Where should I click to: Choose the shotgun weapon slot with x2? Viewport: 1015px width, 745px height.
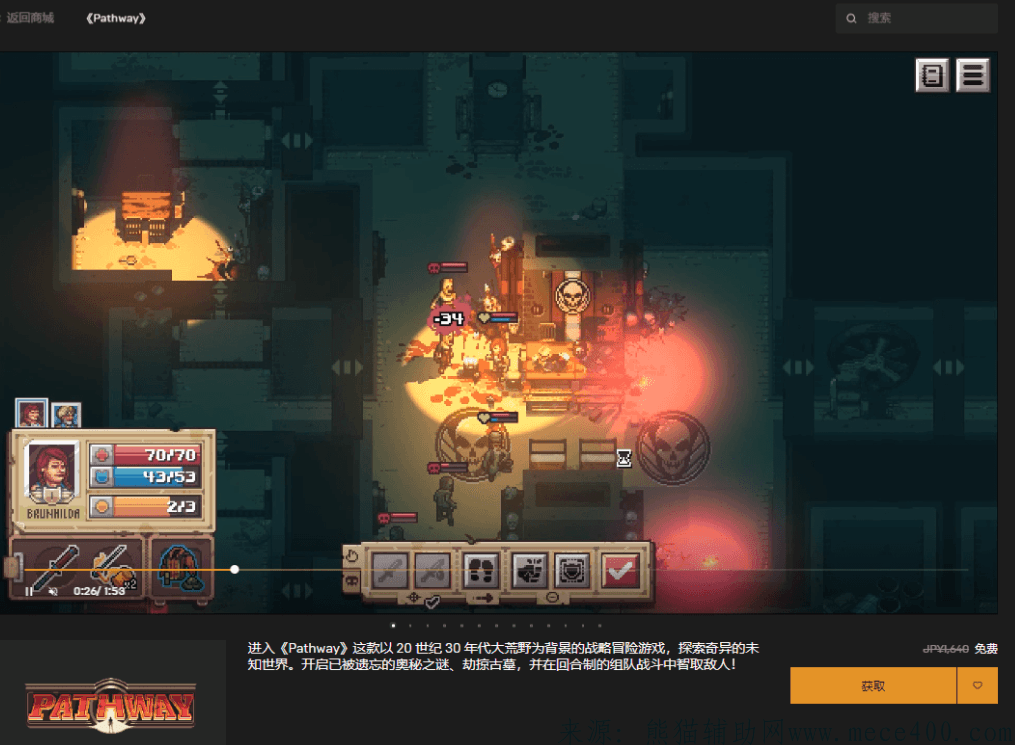111,566
